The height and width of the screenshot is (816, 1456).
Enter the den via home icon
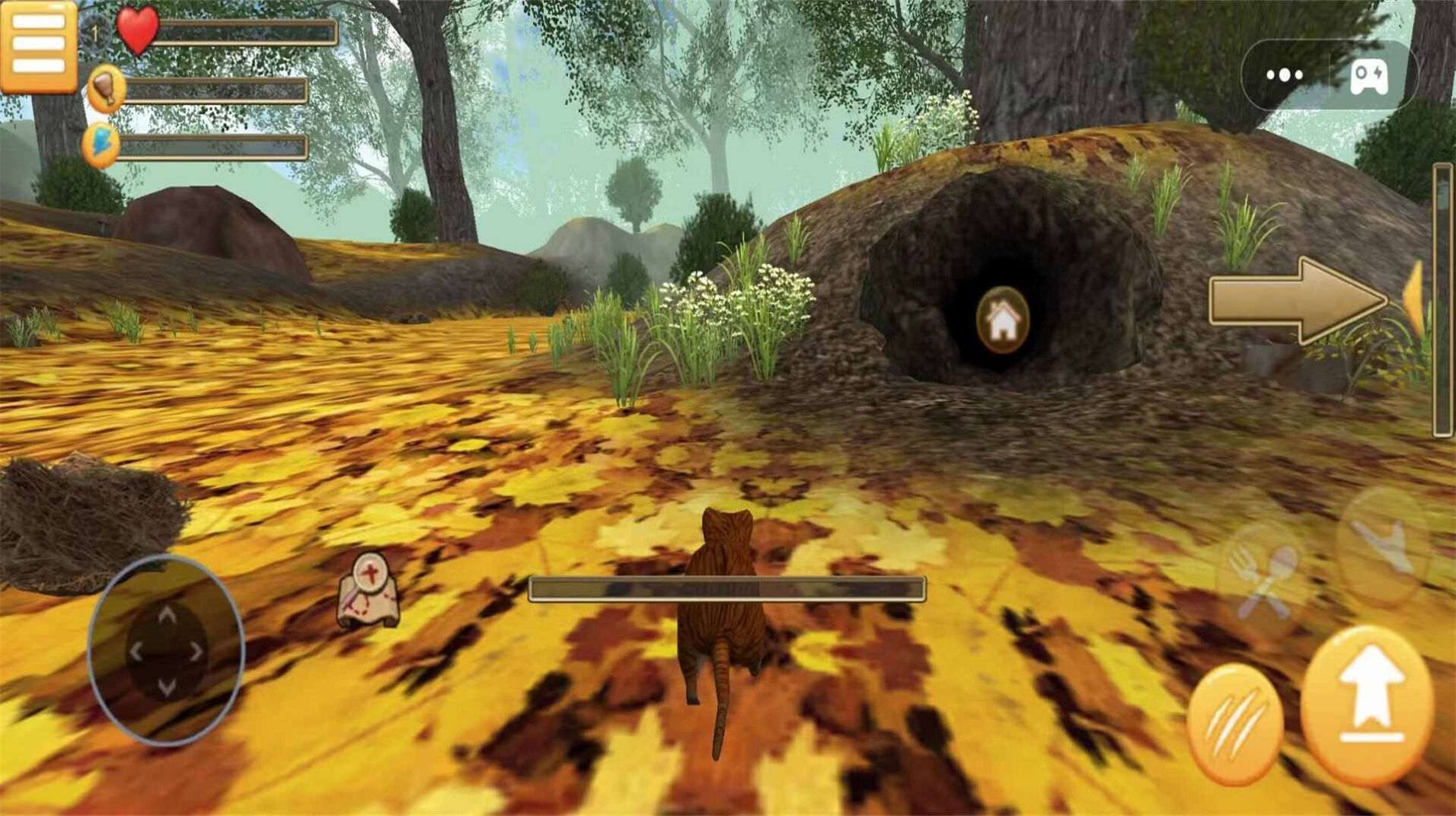(x=1003, y=320)
